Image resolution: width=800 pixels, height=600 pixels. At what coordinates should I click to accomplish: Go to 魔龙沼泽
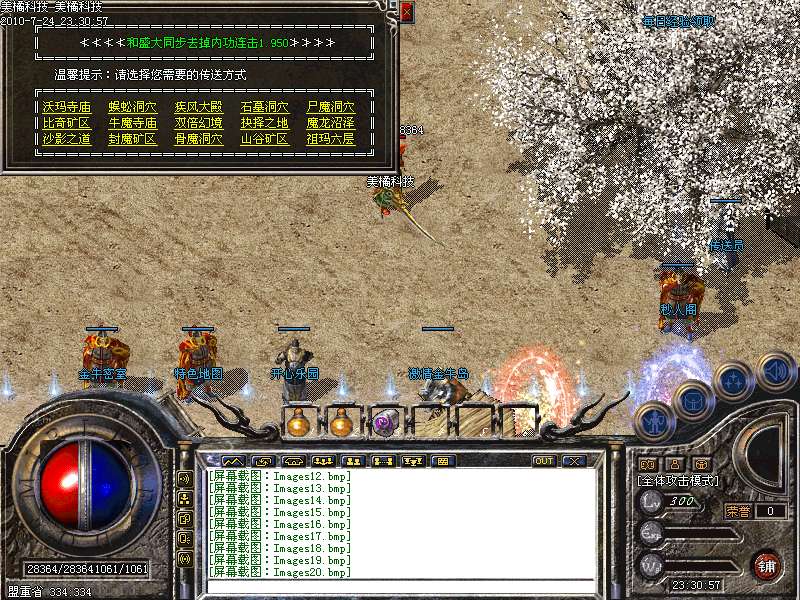pyautogui.click(x=330, y=123)
